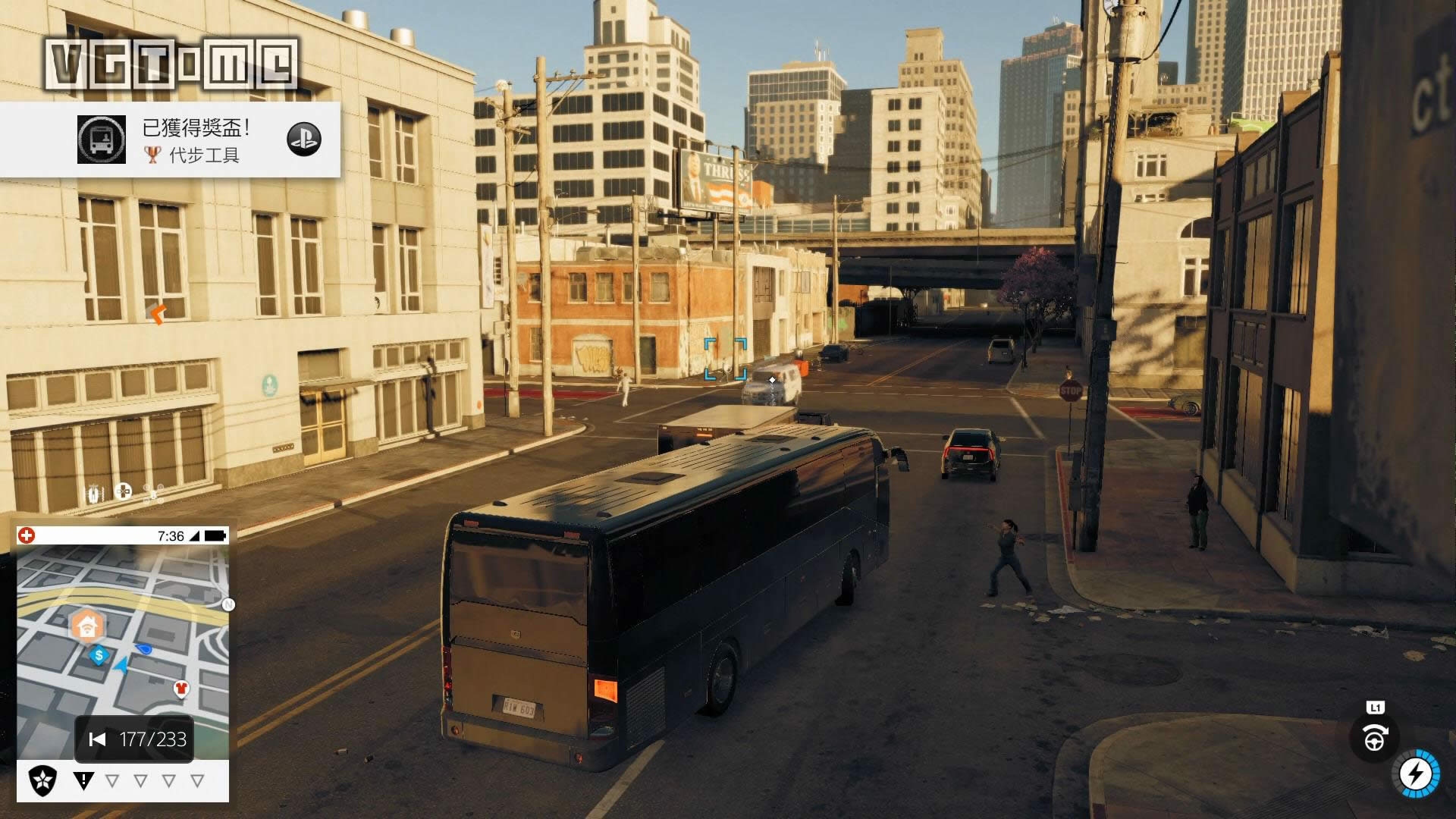Click the skip-back track button
Screen dimensions: 1456x819
click(x=97, y=739)
